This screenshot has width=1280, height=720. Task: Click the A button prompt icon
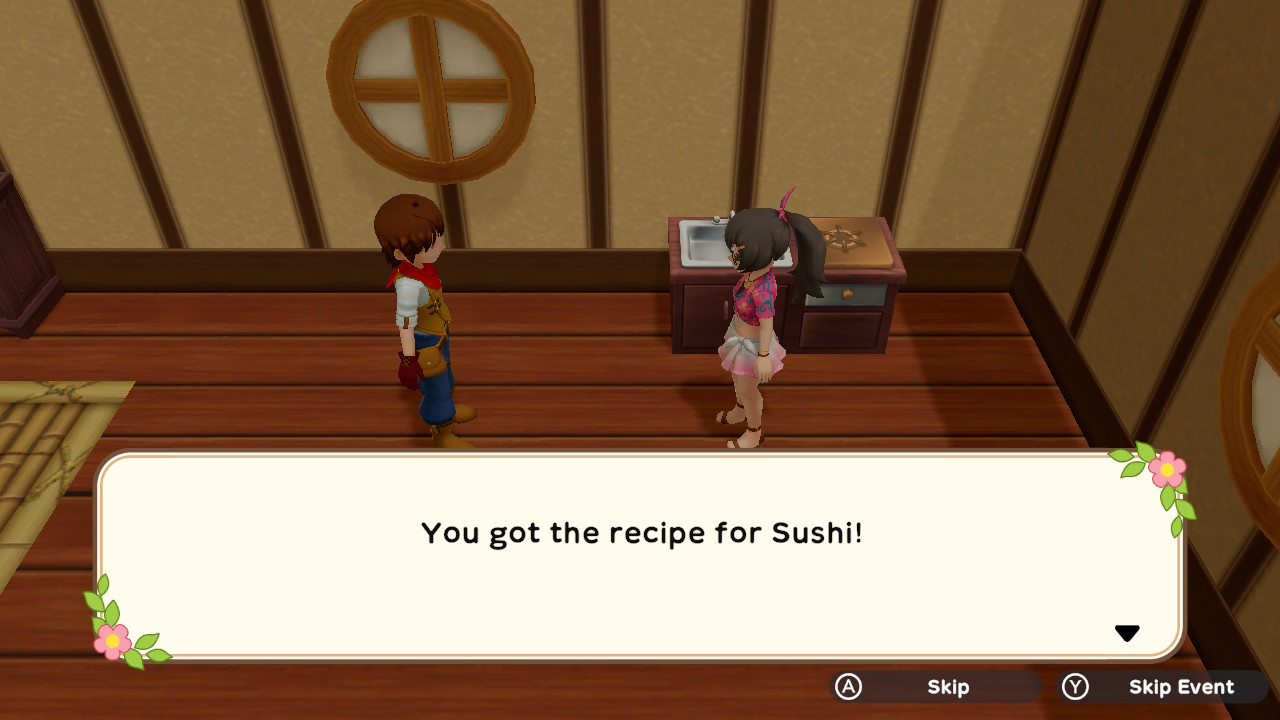point(846,687)
